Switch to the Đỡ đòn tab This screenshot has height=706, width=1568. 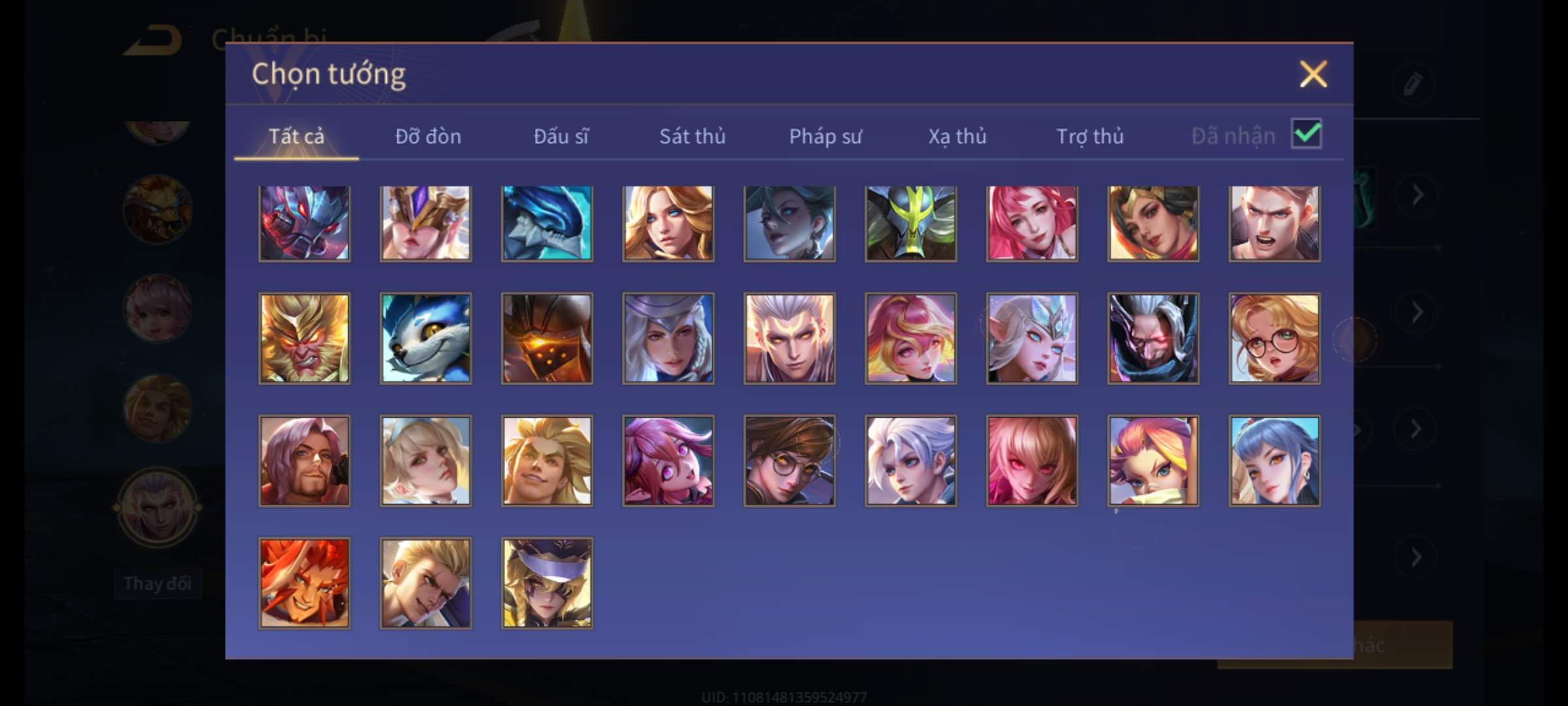(428, 136)
